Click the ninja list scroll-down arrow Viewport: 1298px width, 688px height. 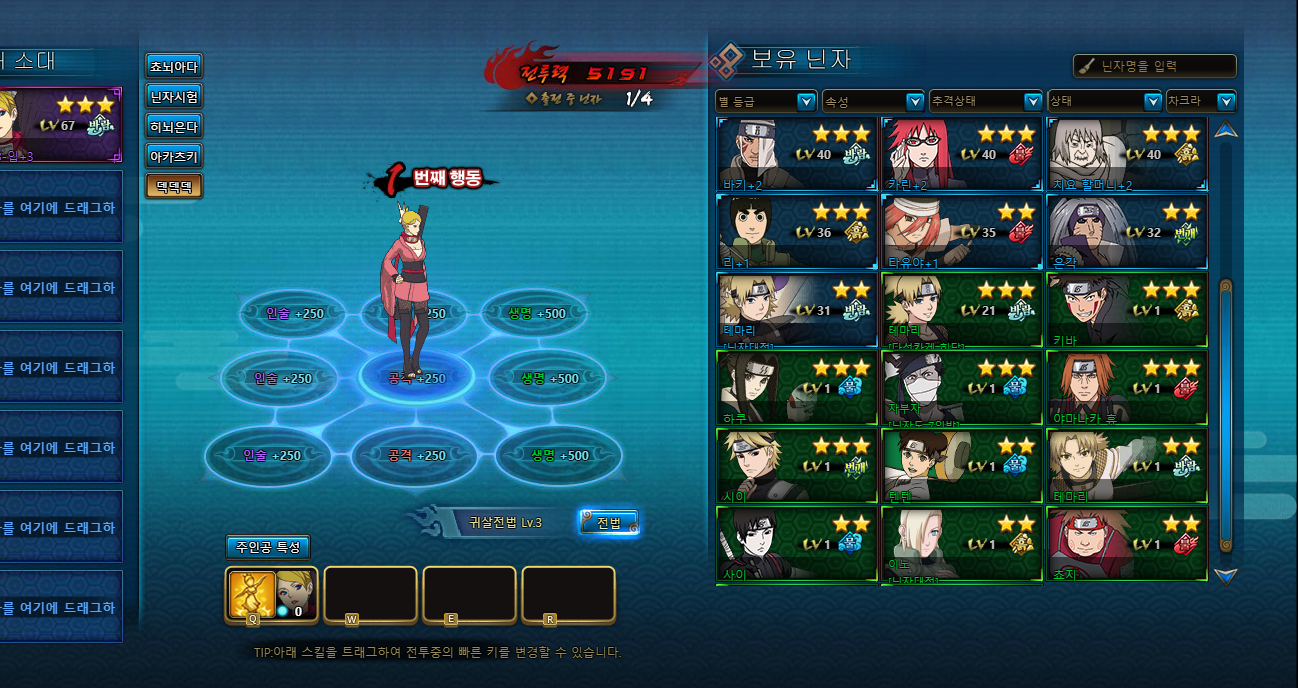tap(1225, 575)
